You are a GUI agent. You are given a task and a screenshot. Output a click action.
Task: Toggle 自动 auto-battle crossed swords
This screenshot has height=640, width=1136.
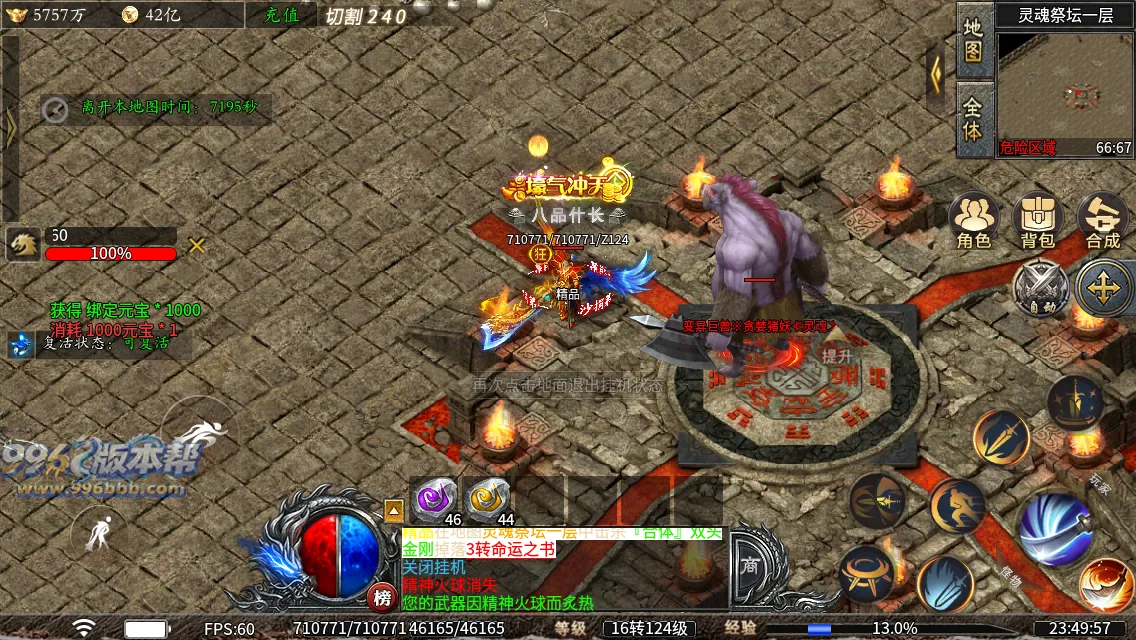point(1041,288)
